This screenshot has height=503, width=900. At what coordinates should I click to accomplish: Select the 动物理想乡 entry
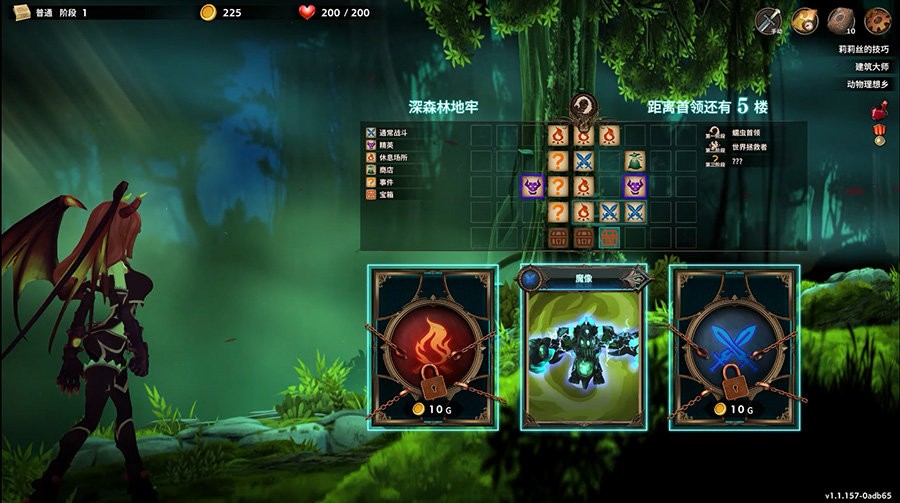point(867,84)
